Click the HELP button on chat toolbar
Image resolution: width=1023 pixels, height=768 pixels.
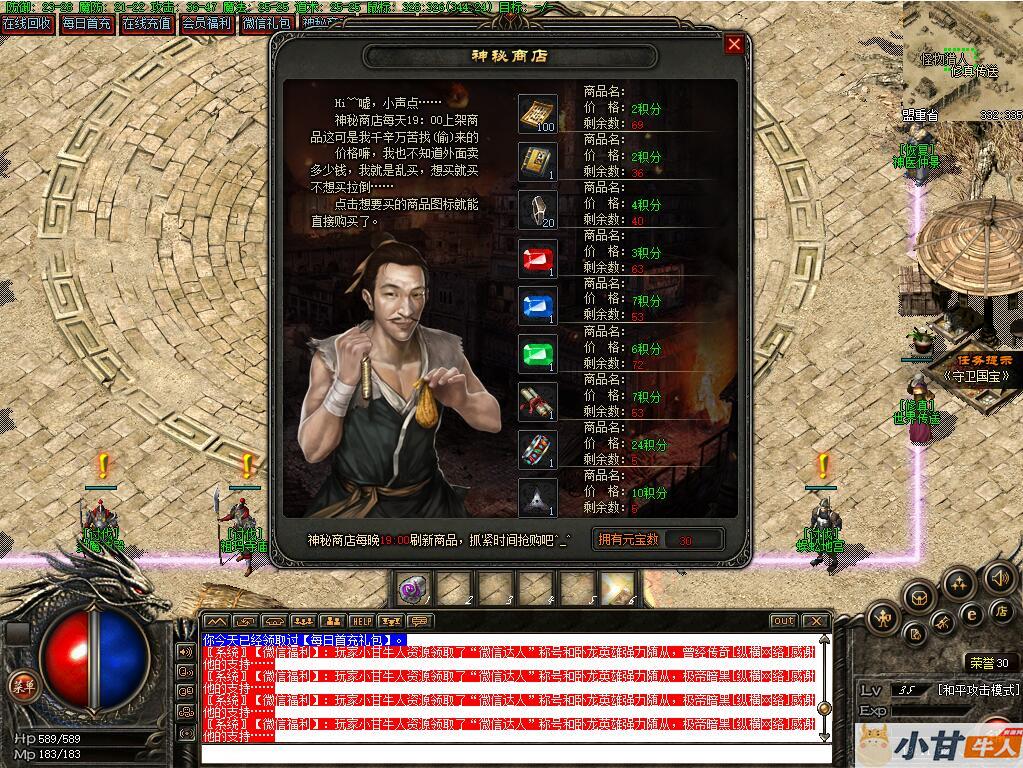pyautogui.click(x=361, y=621)
